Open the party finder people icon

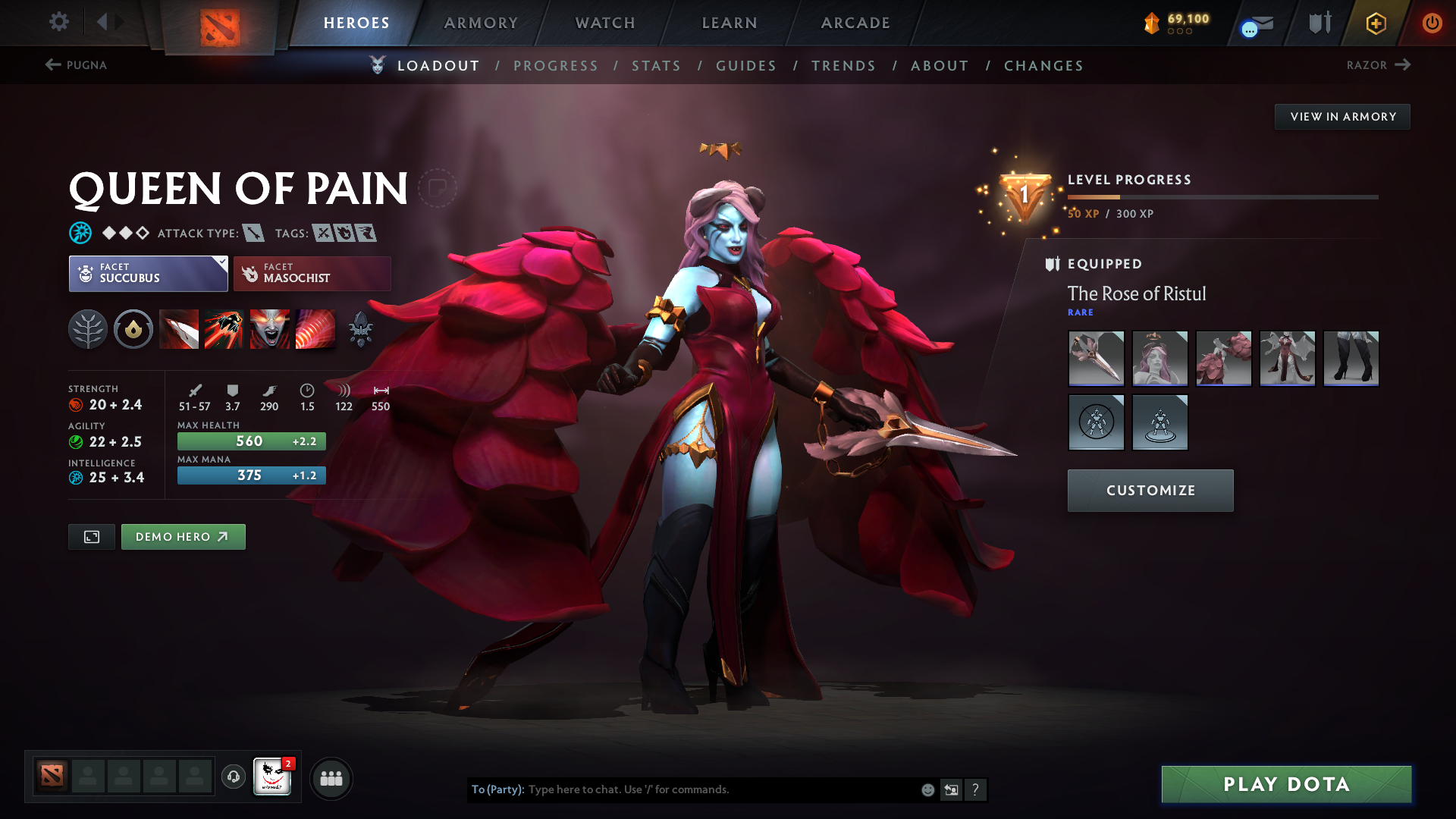point(331,778)
